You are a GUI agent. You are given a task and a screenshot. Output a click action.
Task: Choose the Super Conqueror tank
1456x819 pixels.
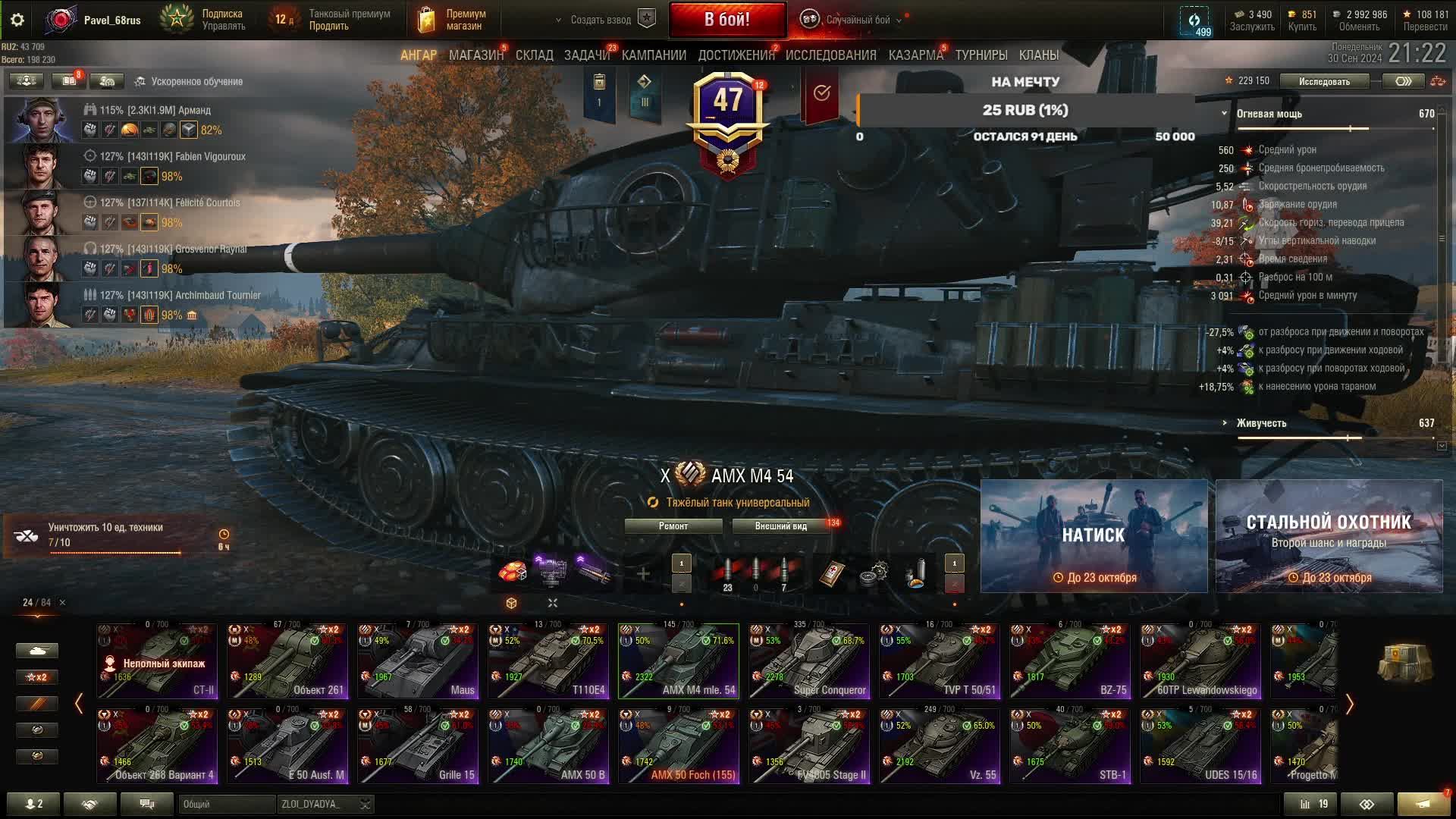click(809, 661)
